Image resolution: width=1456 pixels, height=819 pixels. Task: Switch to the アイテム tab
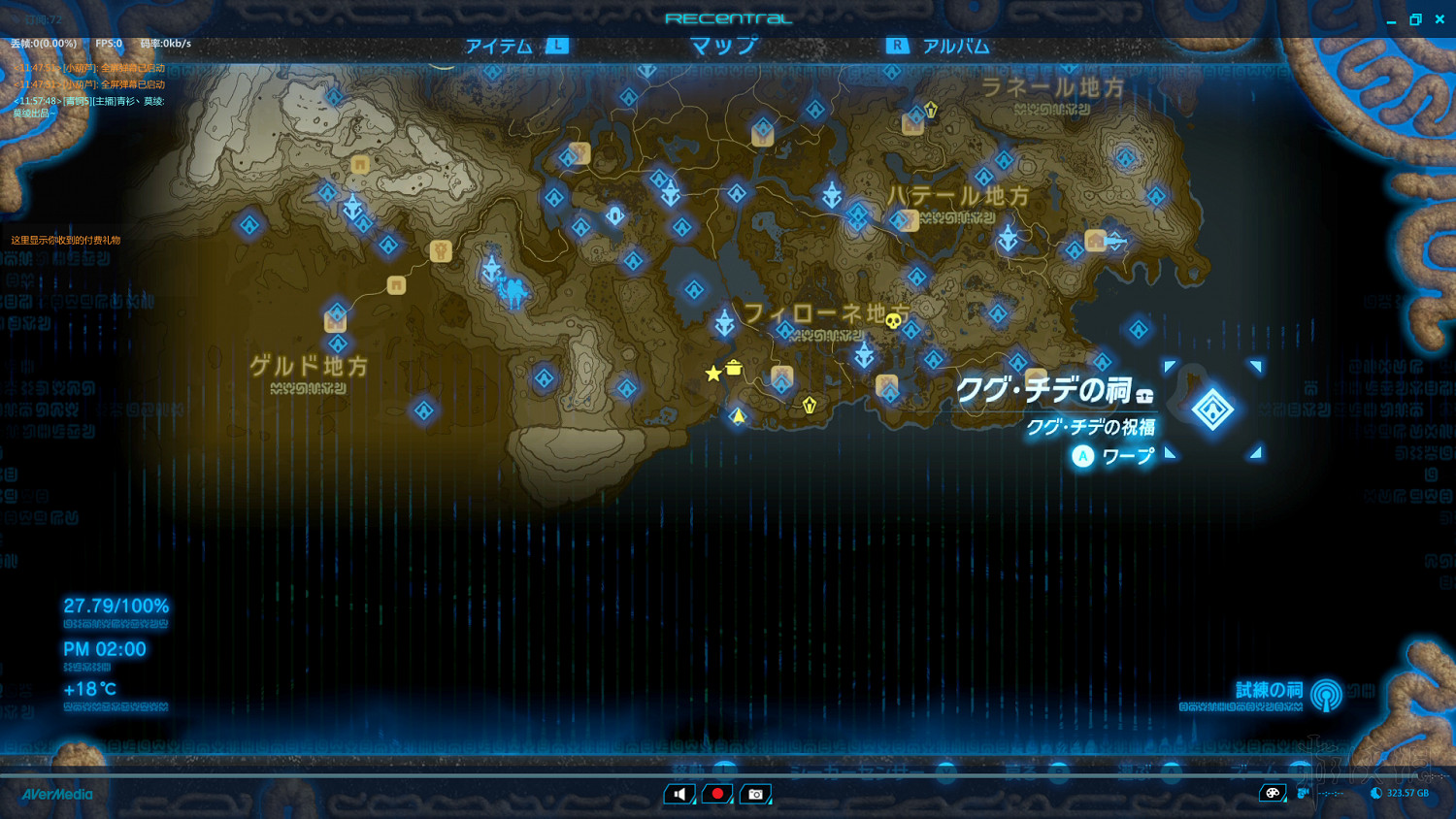pyautogui.click(x=498, y=45)
